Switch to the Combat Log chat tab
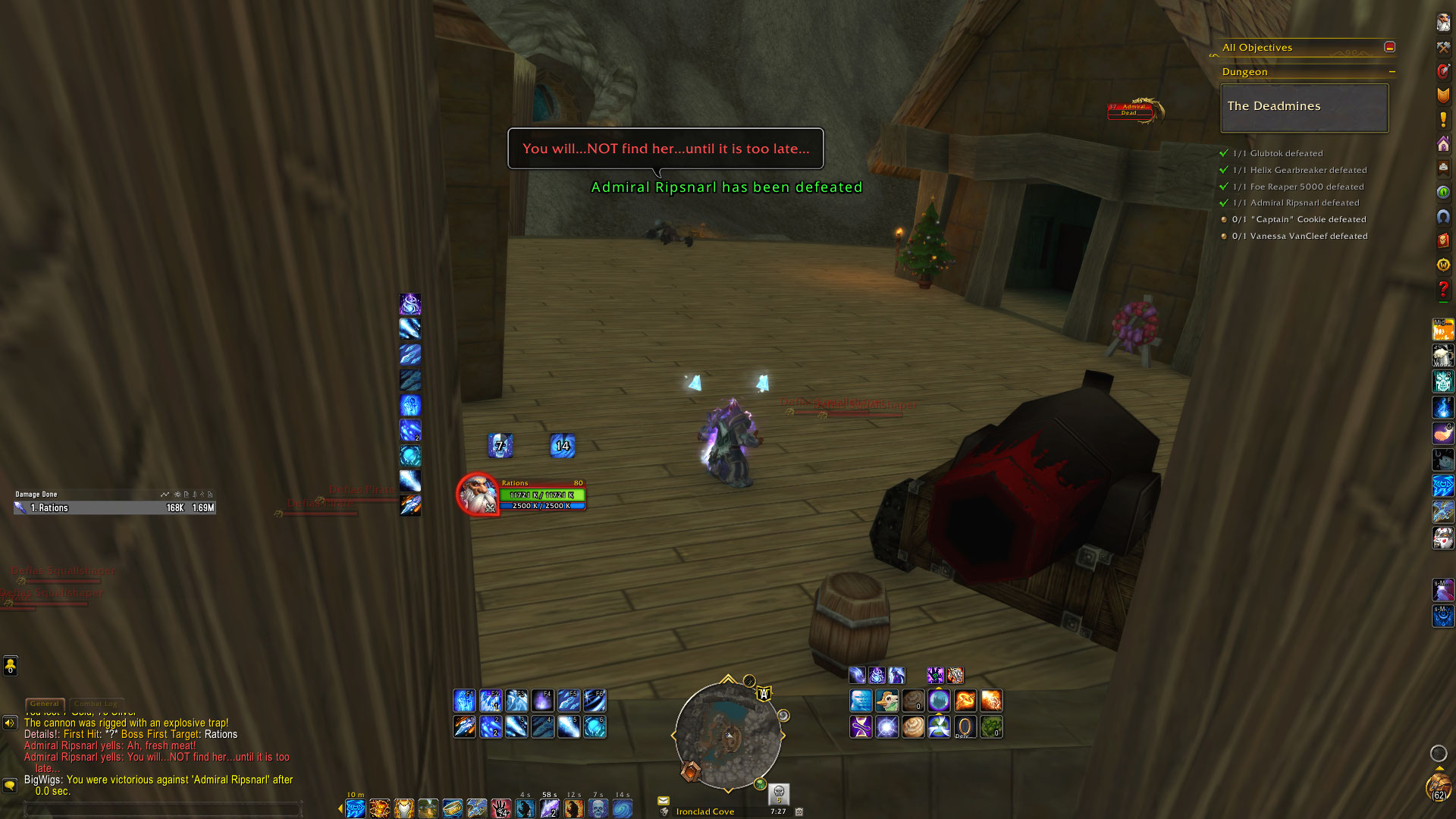Screen dimensions: 1456x819 coord(96,704)
